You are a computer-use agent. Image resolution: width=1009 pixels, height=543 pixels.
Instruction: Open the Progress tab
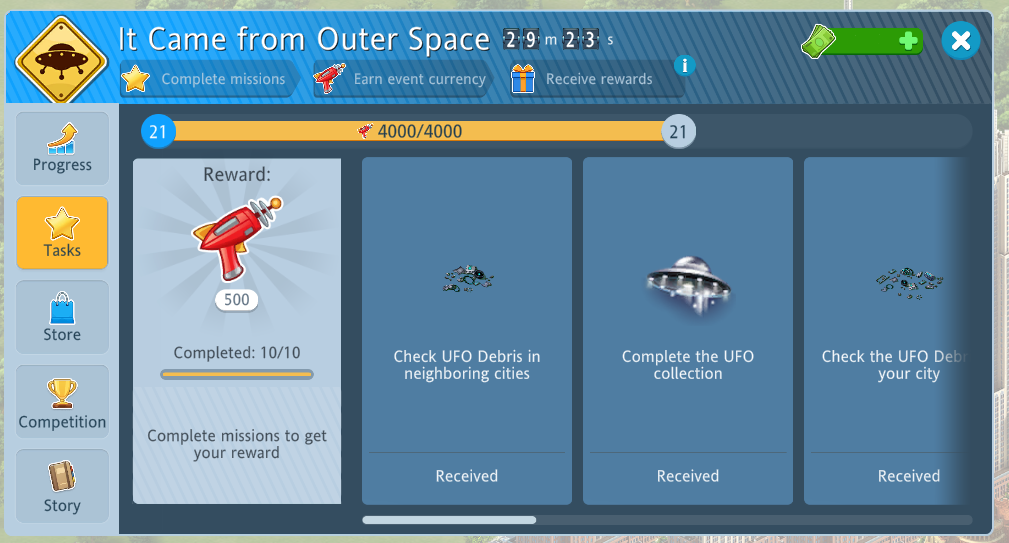(62, 148)
